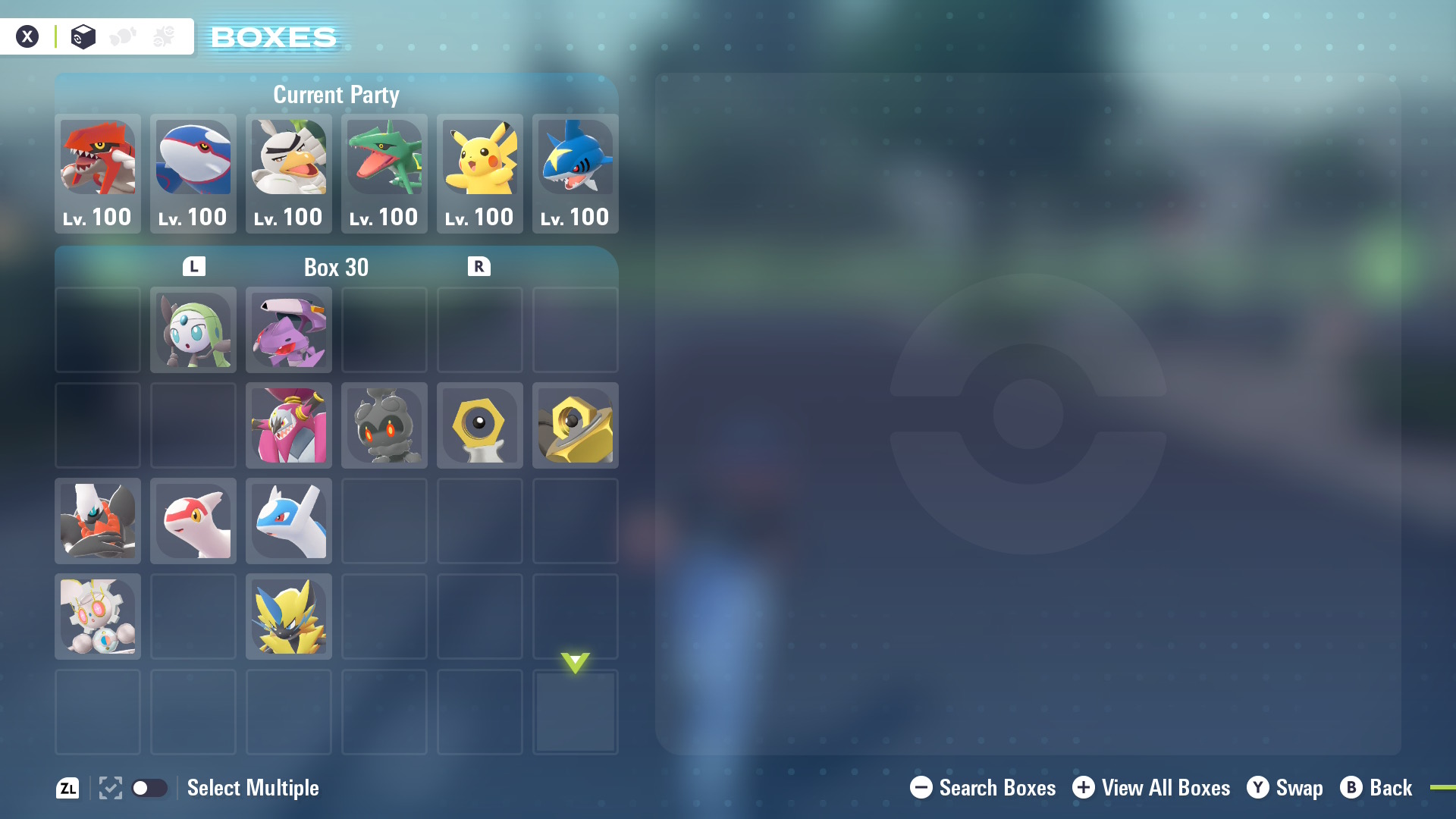Pick Sirfetch'd from the party row
This screenshot has height=819, width=1456.
(x=289, y=173)
